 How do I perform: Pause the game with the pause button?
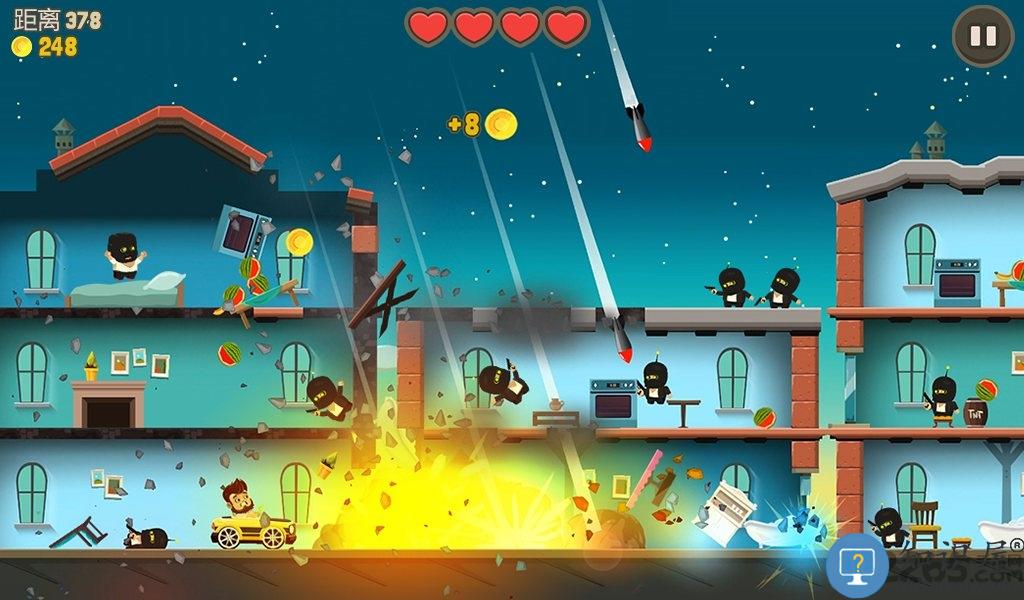[x=982, y=37]
